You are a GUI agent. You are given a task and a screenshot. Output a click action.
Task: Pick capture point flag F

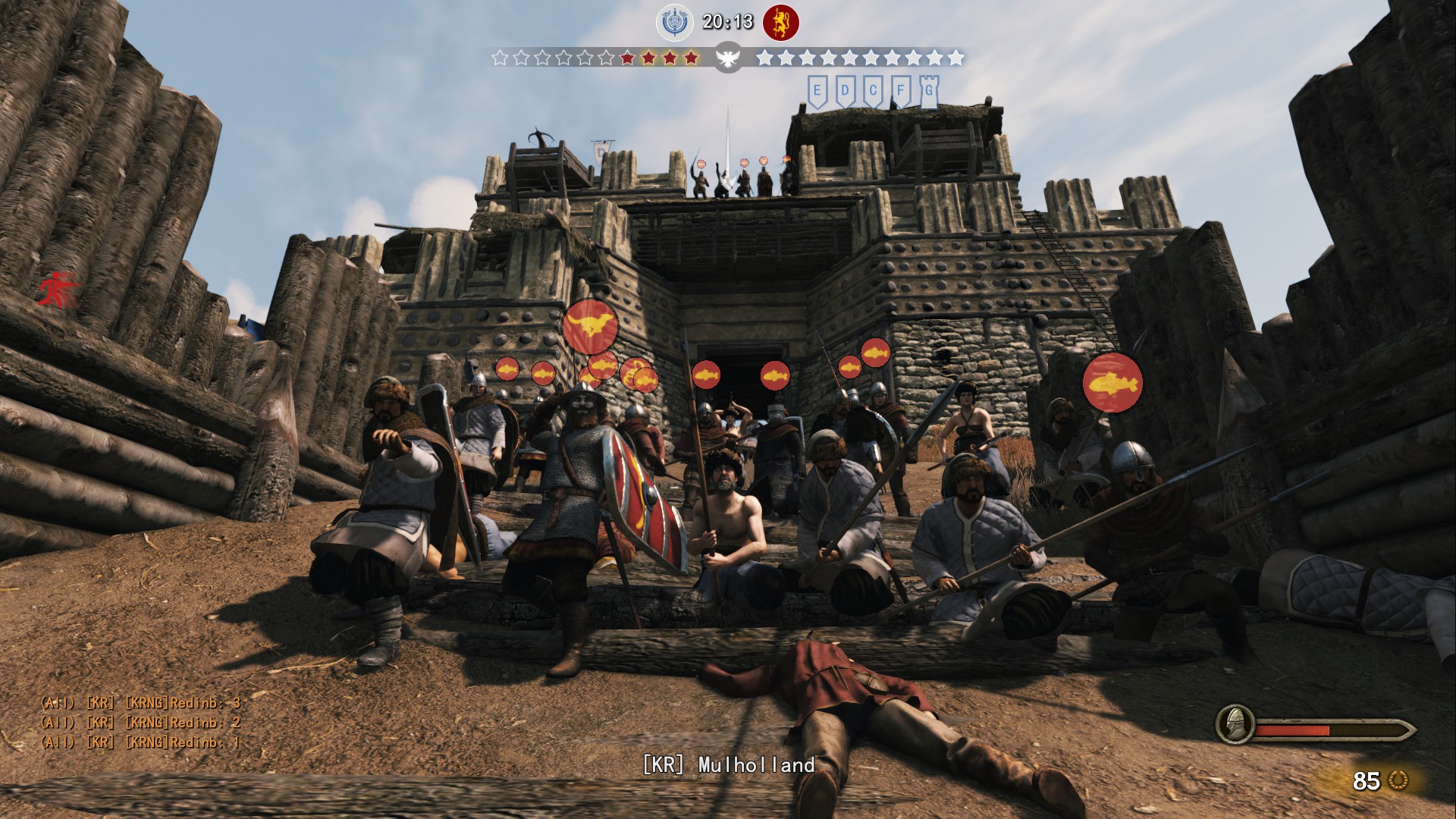[x=901, y=90]
